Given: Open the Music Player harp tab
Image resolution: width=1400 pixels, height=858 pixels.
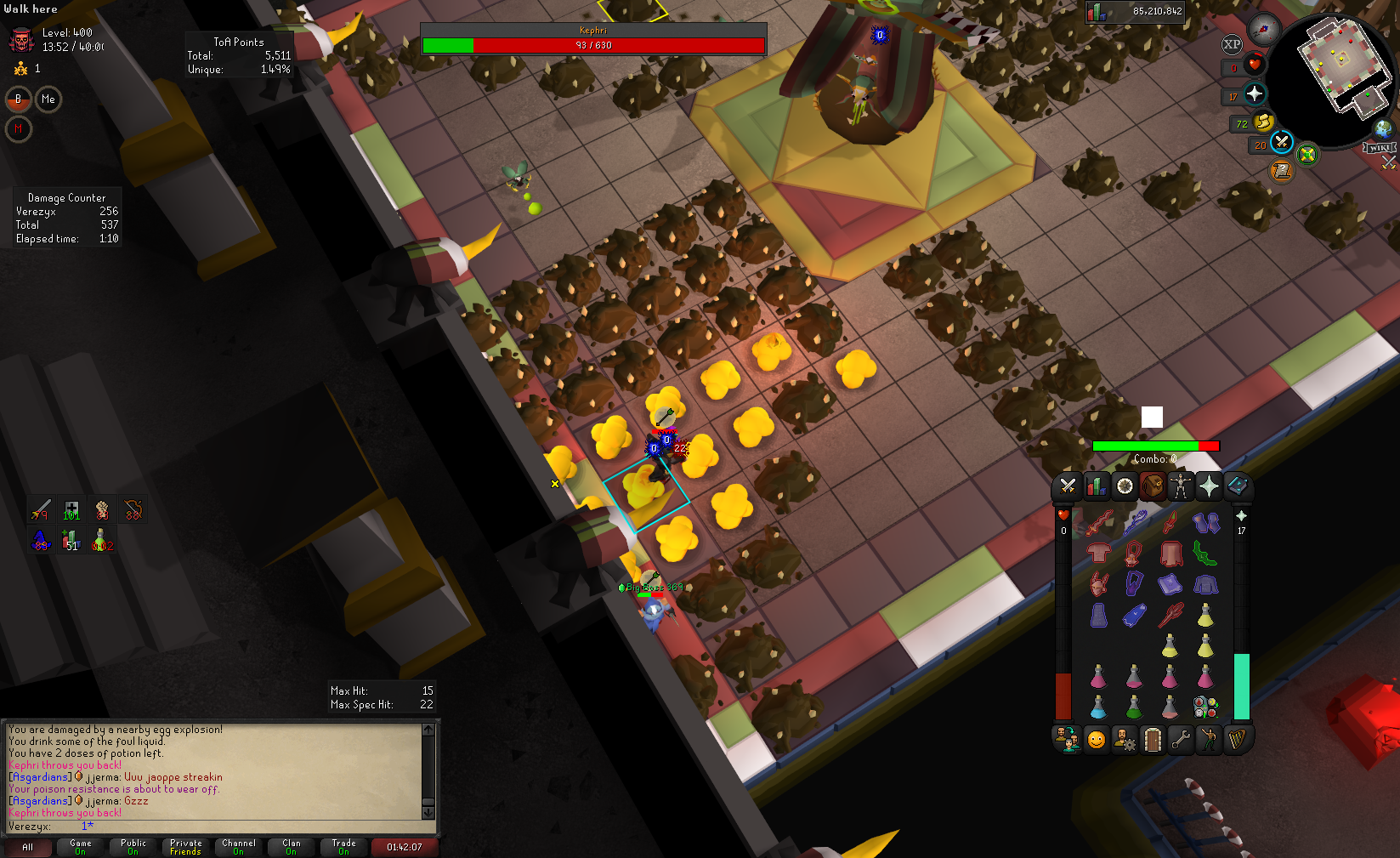Looking at the screenshot, I should click(1236, 740).
